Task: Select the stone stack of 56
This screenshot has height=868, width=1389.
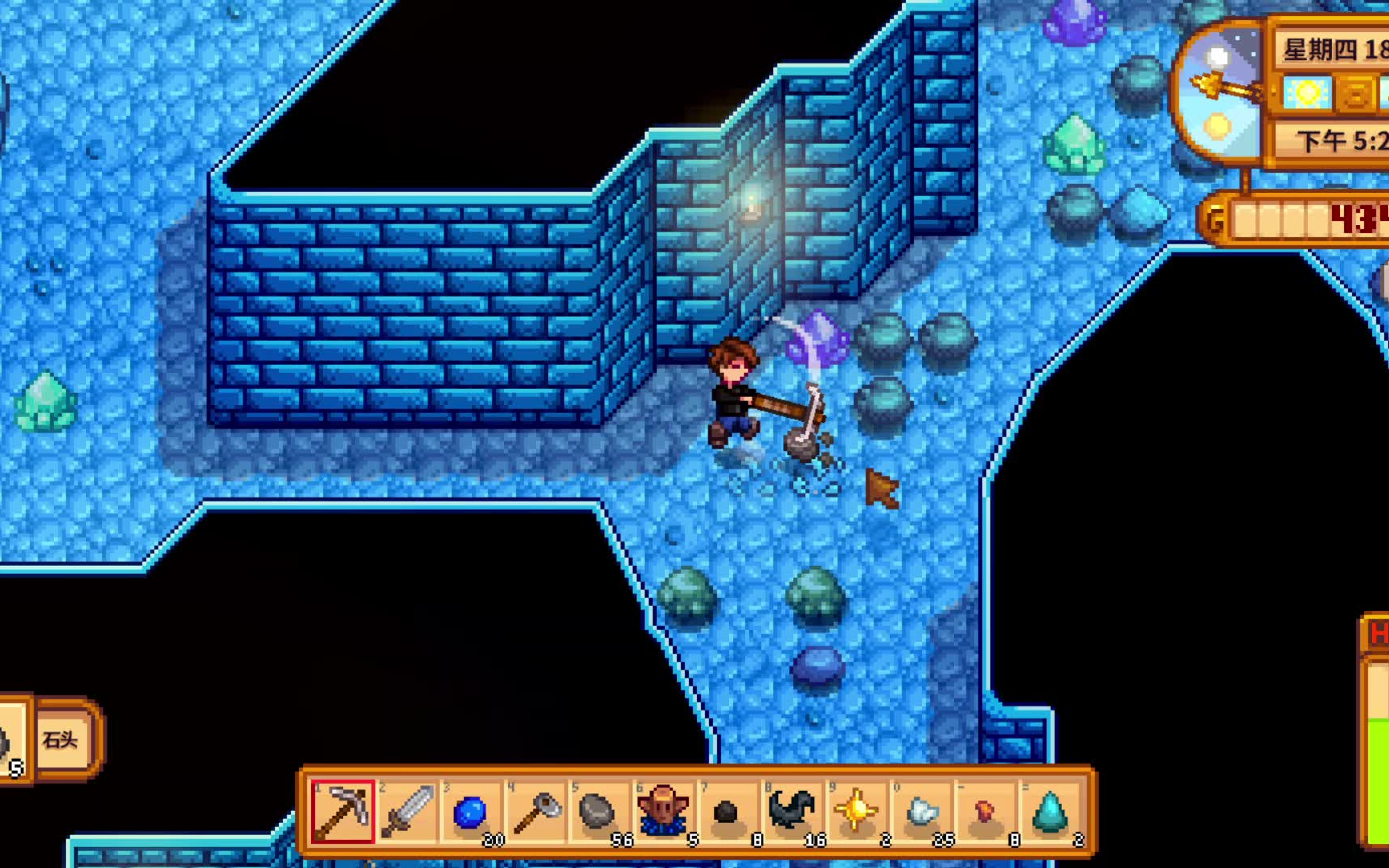Action: (599, 812)
